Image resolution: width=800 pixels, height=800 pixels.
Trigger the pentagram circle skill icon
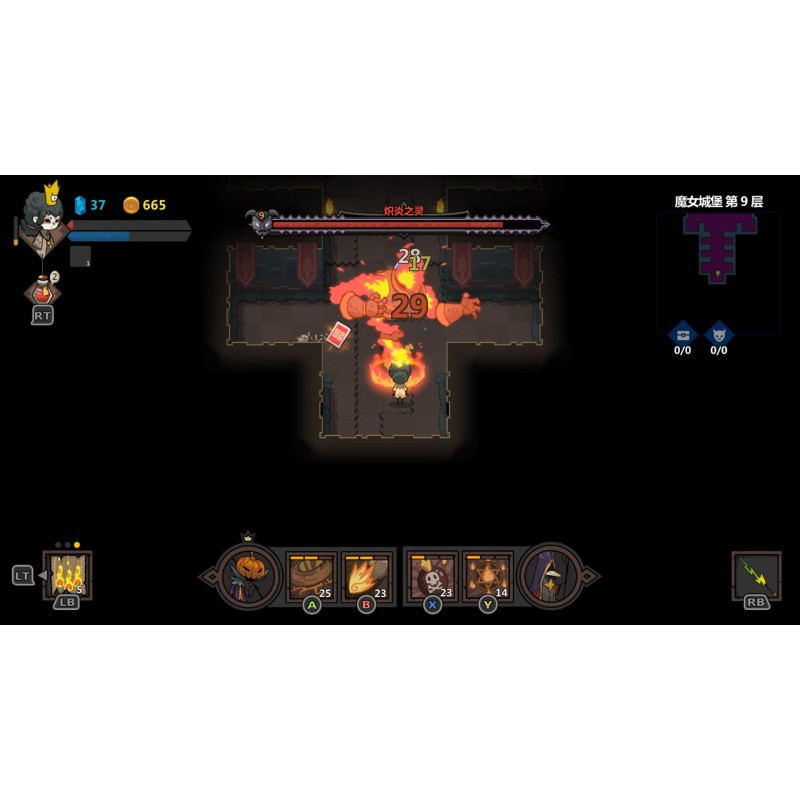point(487,576)
